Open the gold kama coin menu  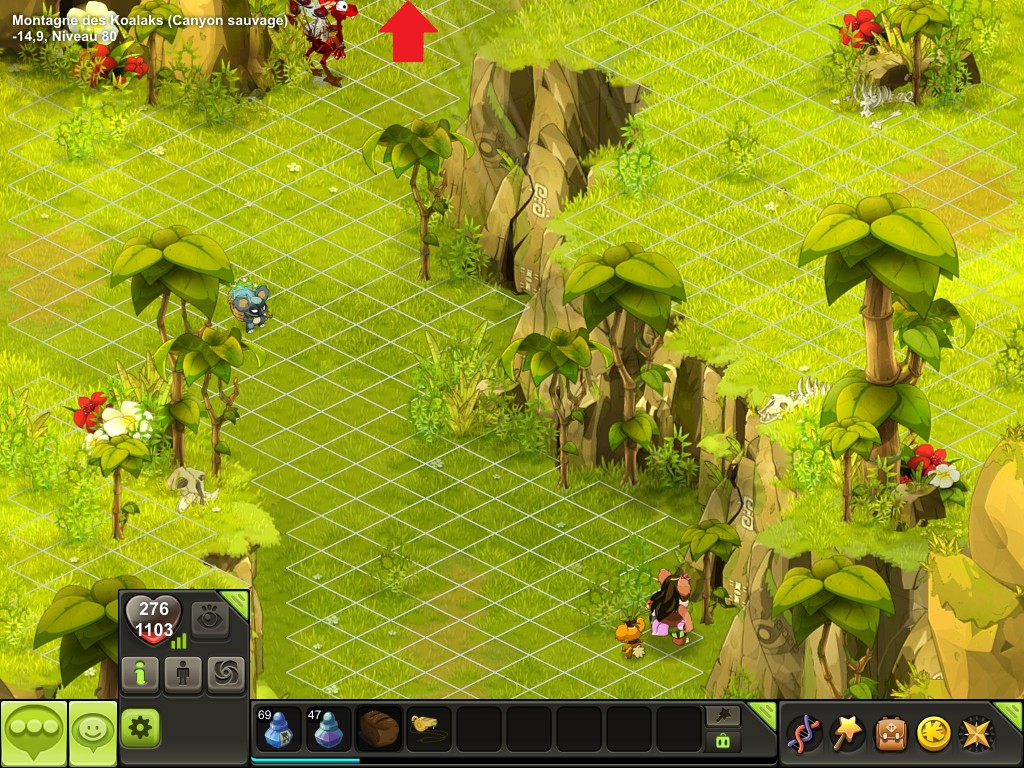[x=934, y=733]
